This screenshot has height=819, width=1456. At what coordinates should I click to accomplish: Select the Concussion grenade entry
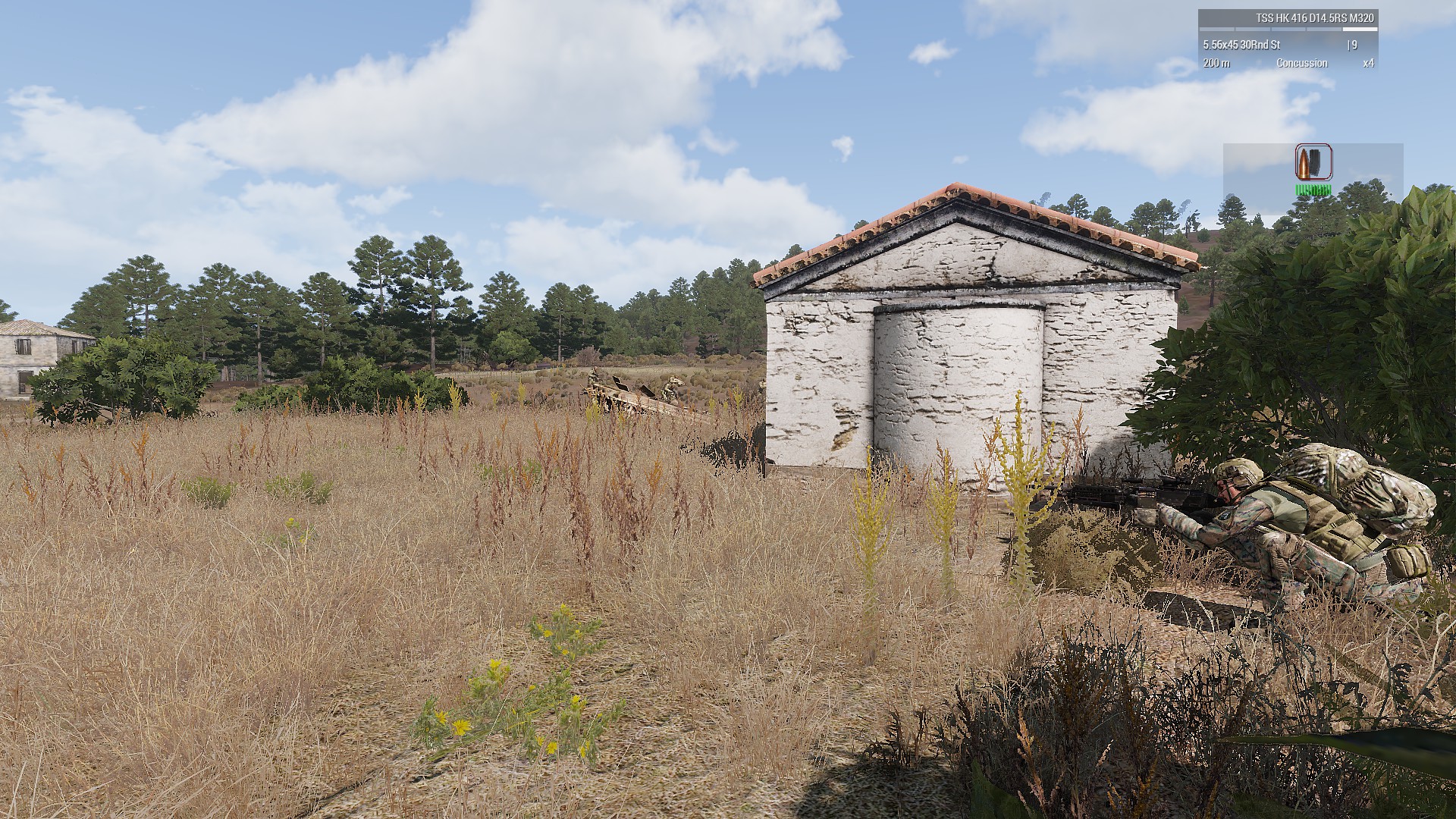point(1301,63)
